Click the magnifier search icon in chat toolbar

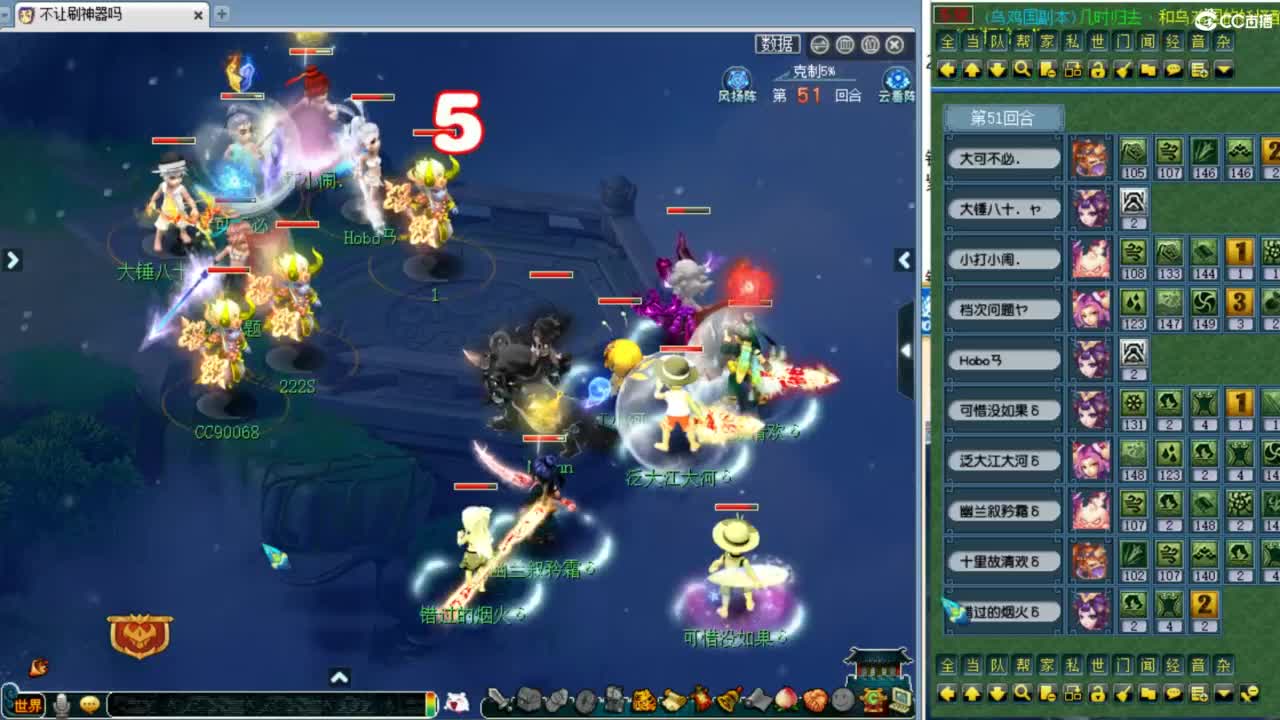pos(1022,69)
